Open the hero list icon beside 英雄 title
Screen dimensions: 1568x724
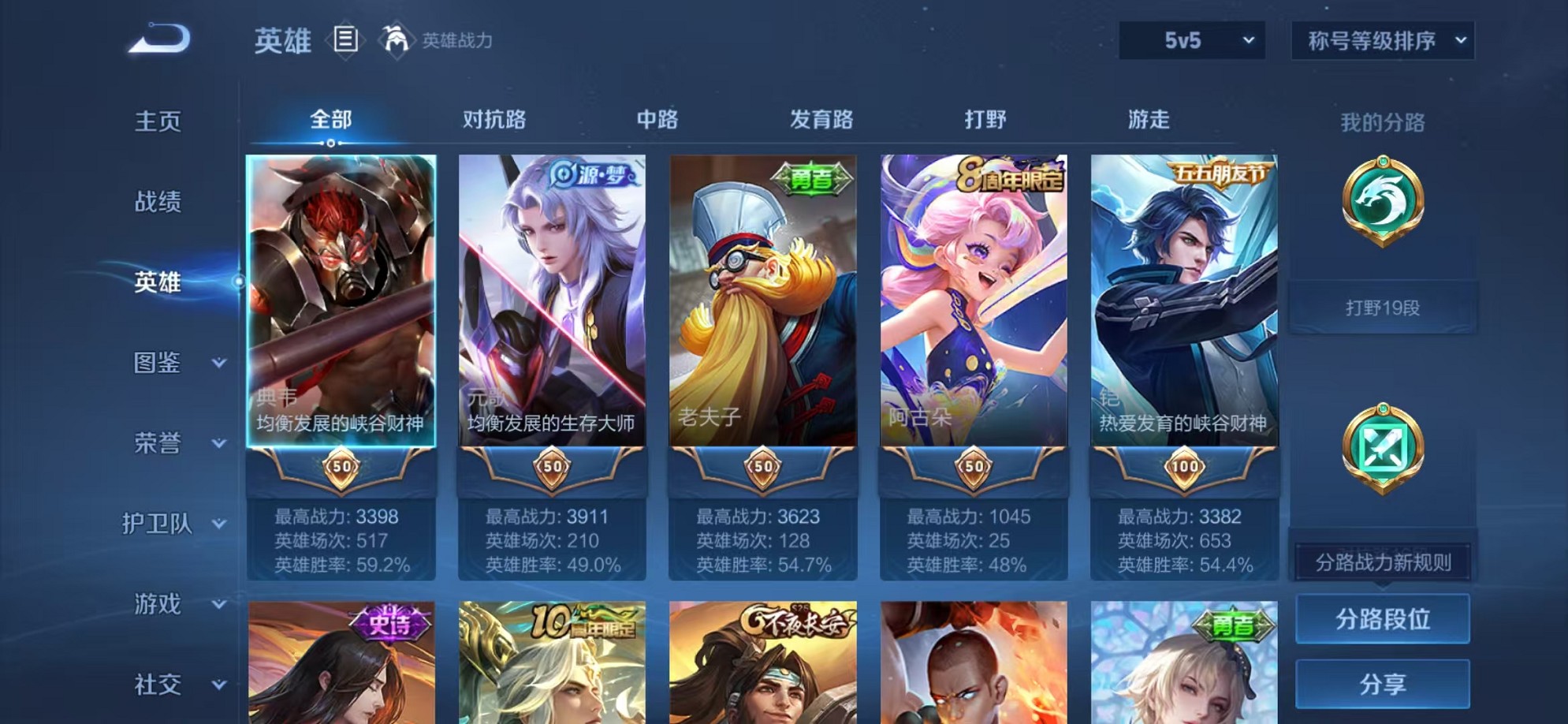click(345, 38)
